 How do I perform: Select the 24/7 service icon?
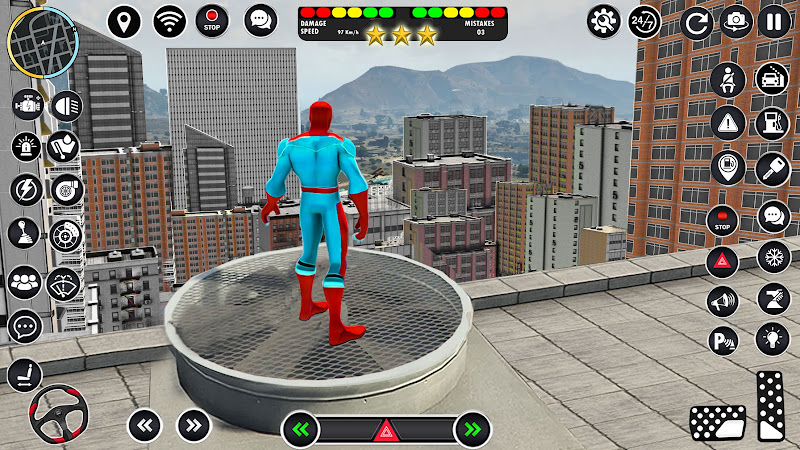[645, 21]
